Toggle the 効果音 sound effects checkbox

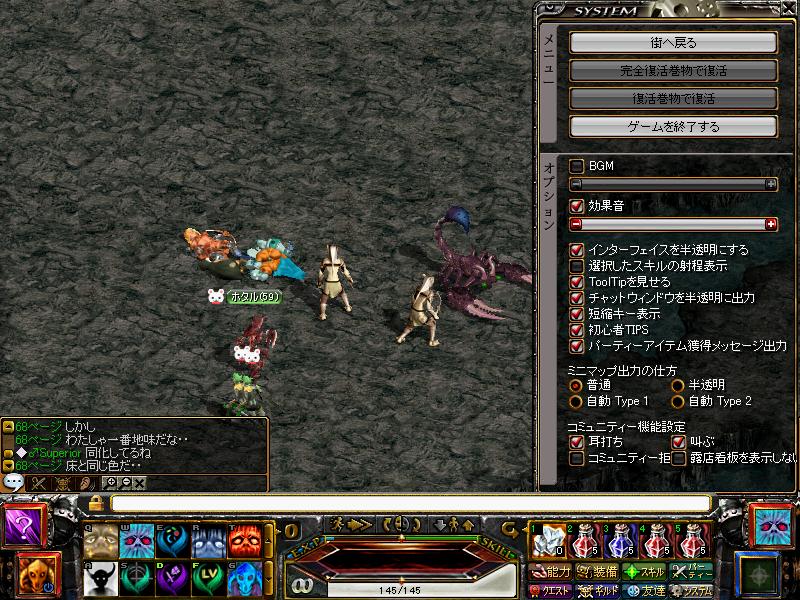(x=576, y=206)
